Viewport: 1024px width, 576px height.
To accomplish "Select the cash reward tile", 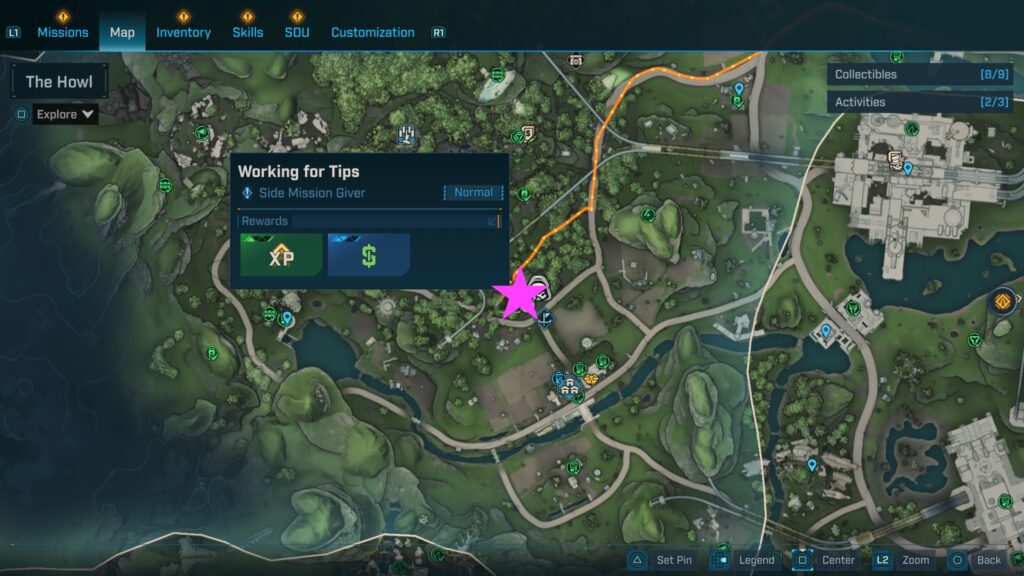I will pyautogui.click(x=369, y=255).
